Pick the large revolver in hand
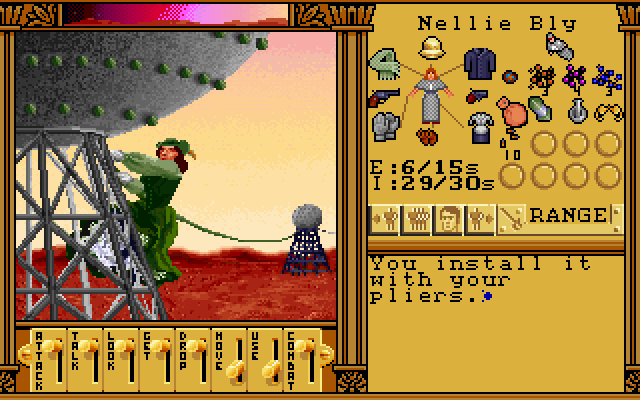640x400 pixels. click(383, 98)
